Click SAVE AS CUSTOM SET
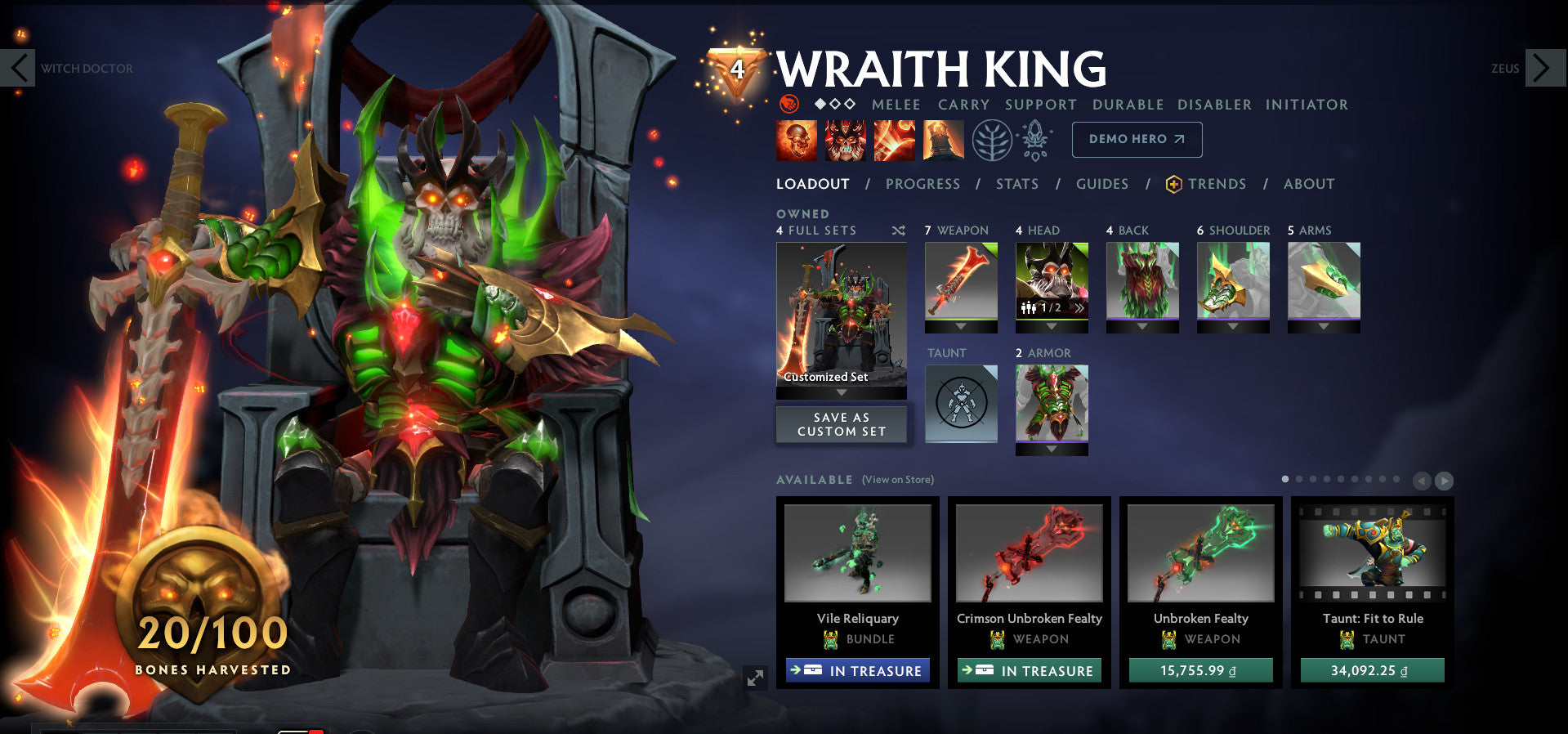Viewport: 1568px width, 734px height. pos(841,423)
